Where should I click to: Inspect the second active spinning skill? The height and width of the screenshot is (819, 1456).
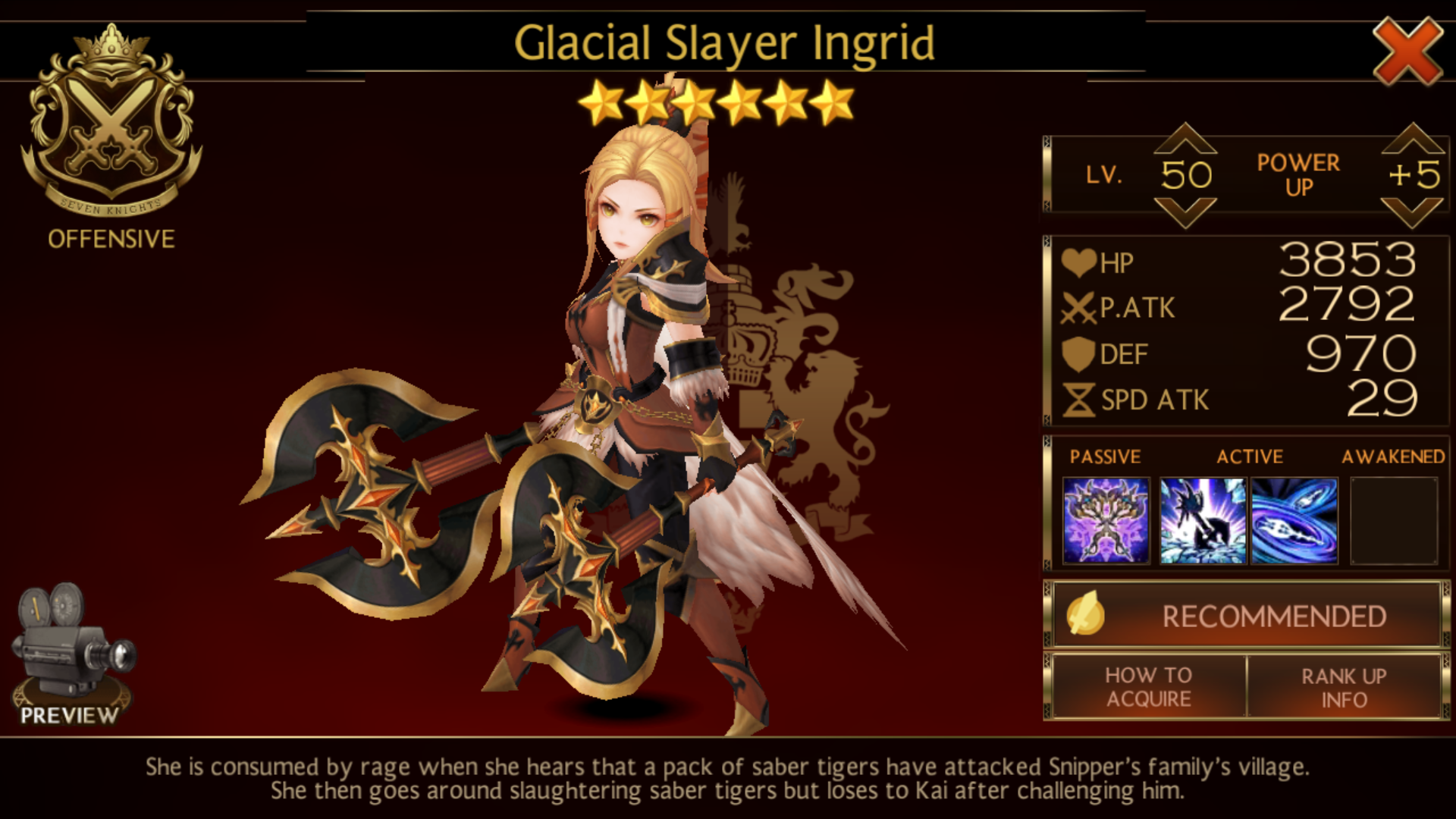1294,520
